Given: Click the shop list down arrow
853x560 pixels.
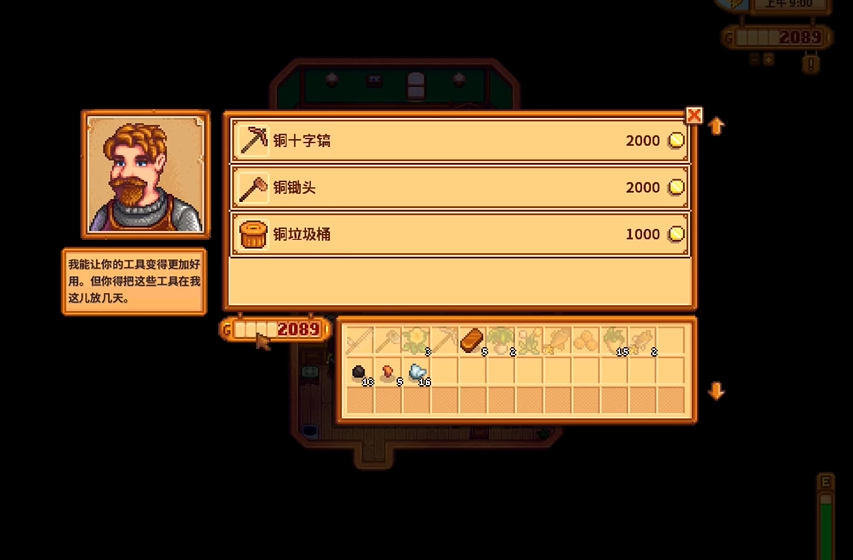Looking at the screenshot, I should tap(716, 391).
